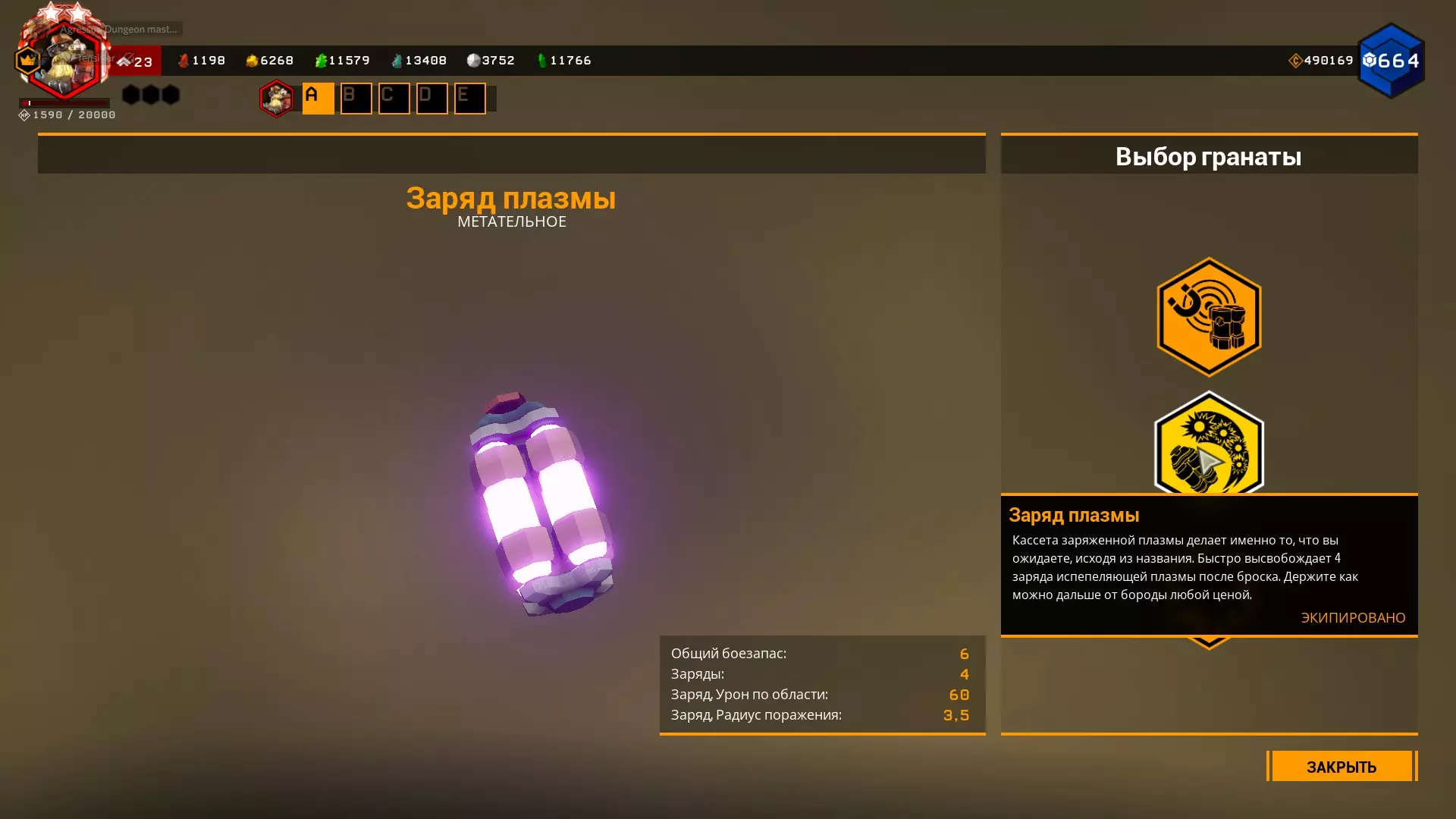The width and height of the screenshot is (1456, 819).
Task: Click the dwarf class icon beside loadouts
Action: (x=277, y=99)
